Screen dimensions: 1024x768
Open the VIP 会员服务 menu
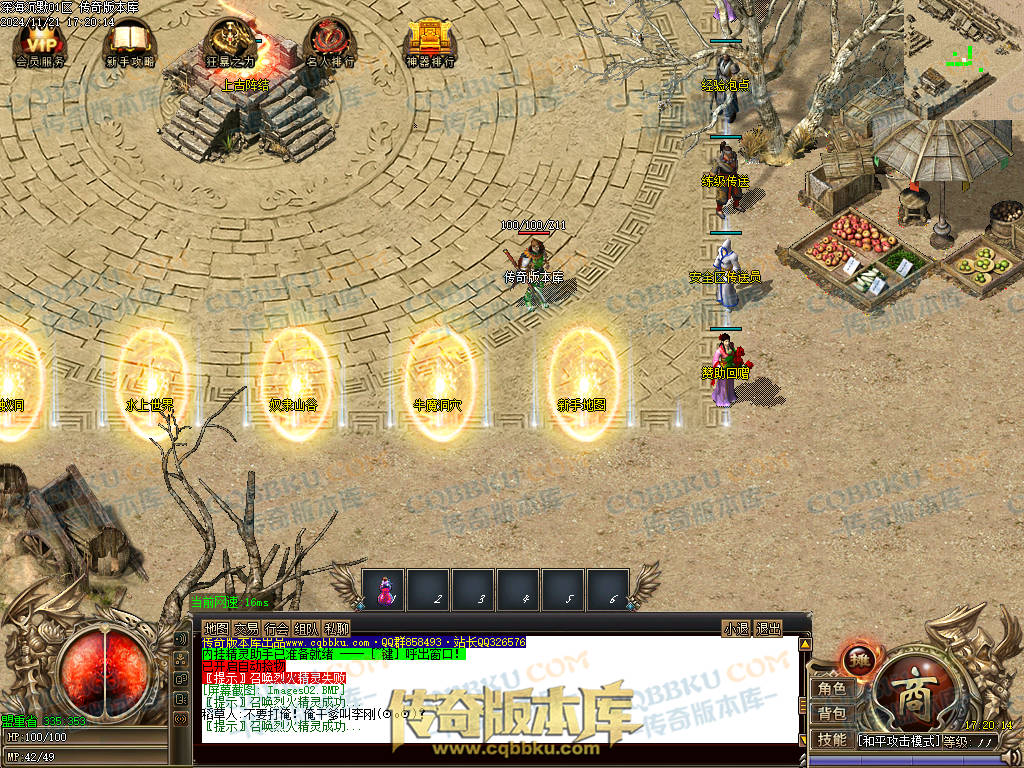tap(40, 42)
